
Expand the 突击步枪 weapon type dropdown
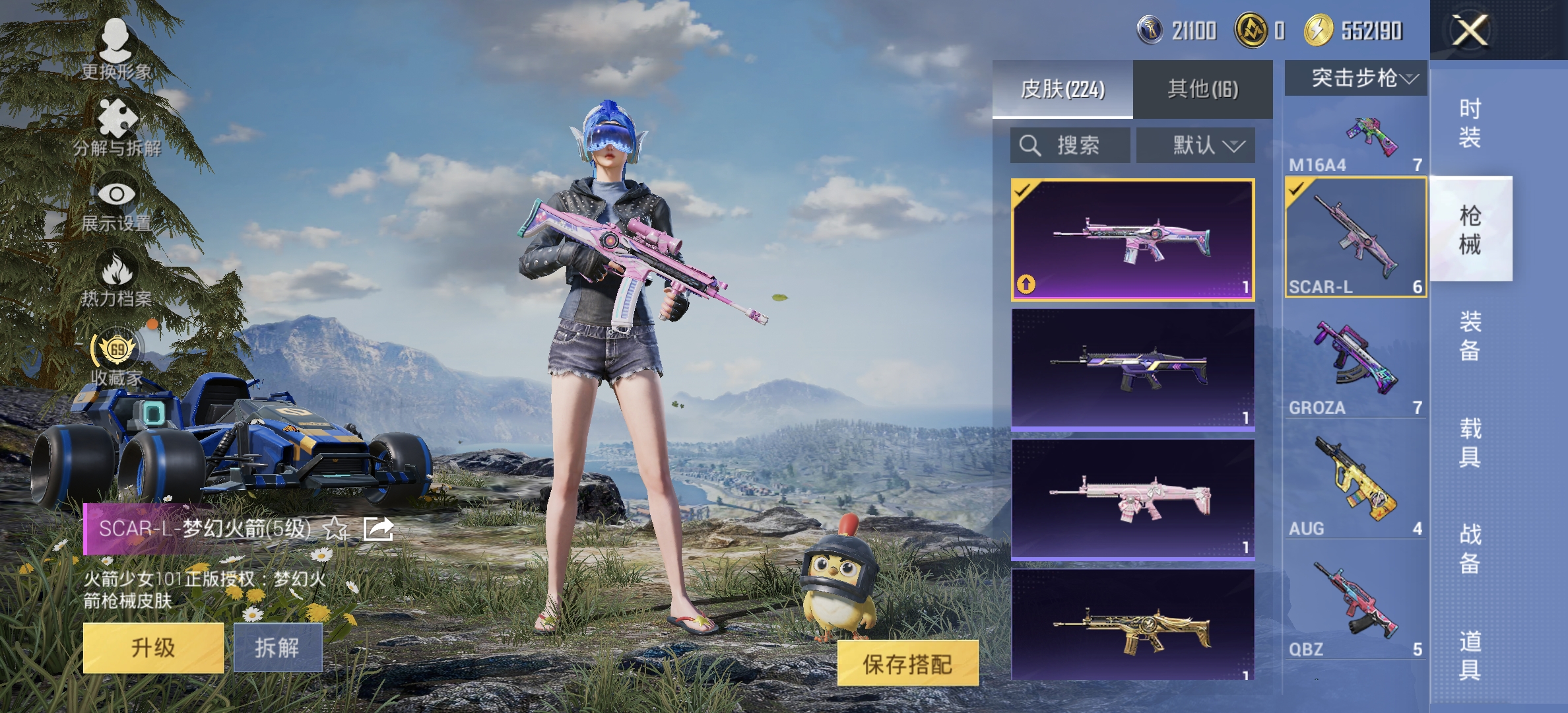(x=1356, y=79)
